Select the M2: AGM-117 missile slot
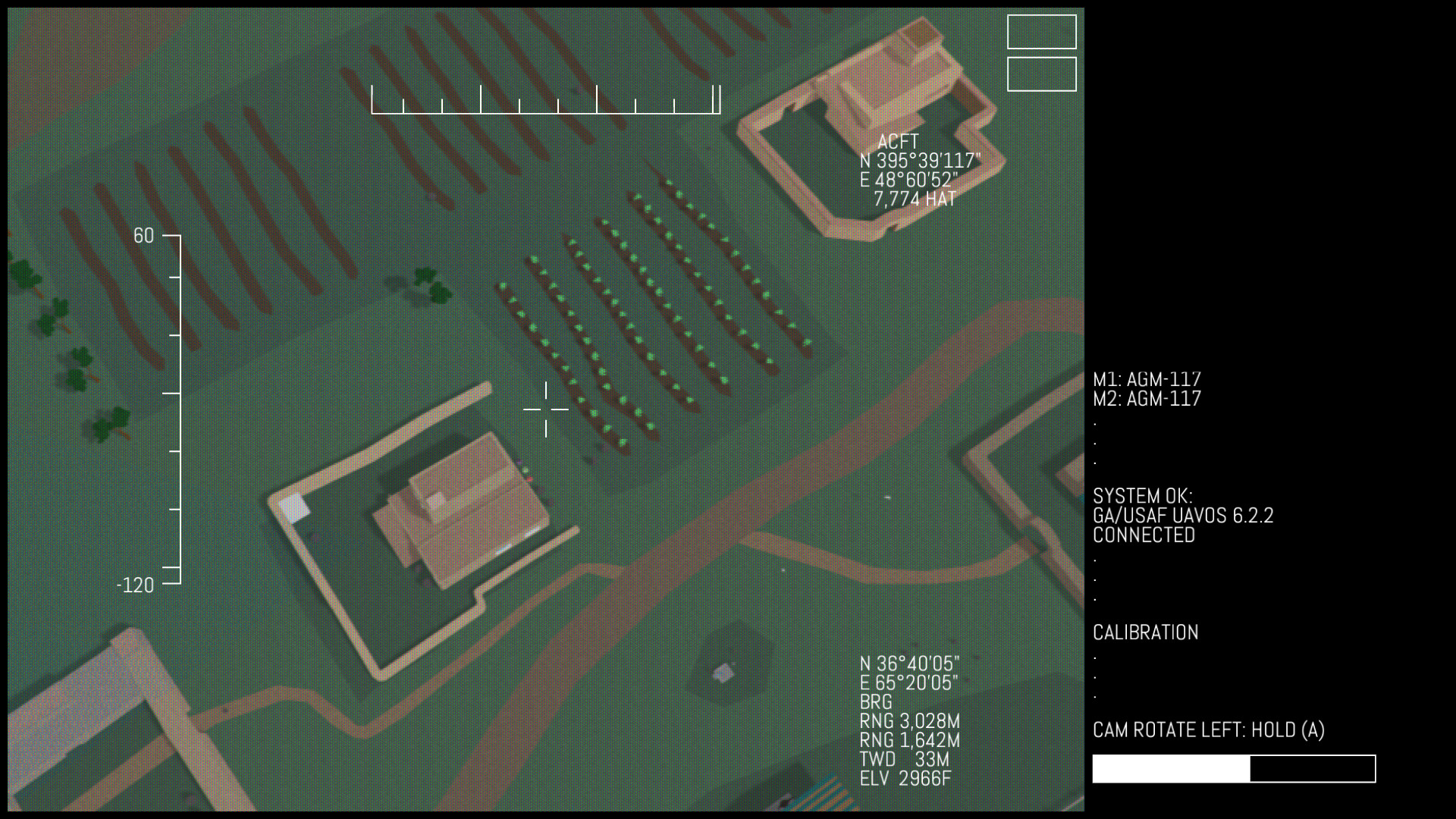The width and height of the screenshot is (1456, 819). coord(1147,400)
